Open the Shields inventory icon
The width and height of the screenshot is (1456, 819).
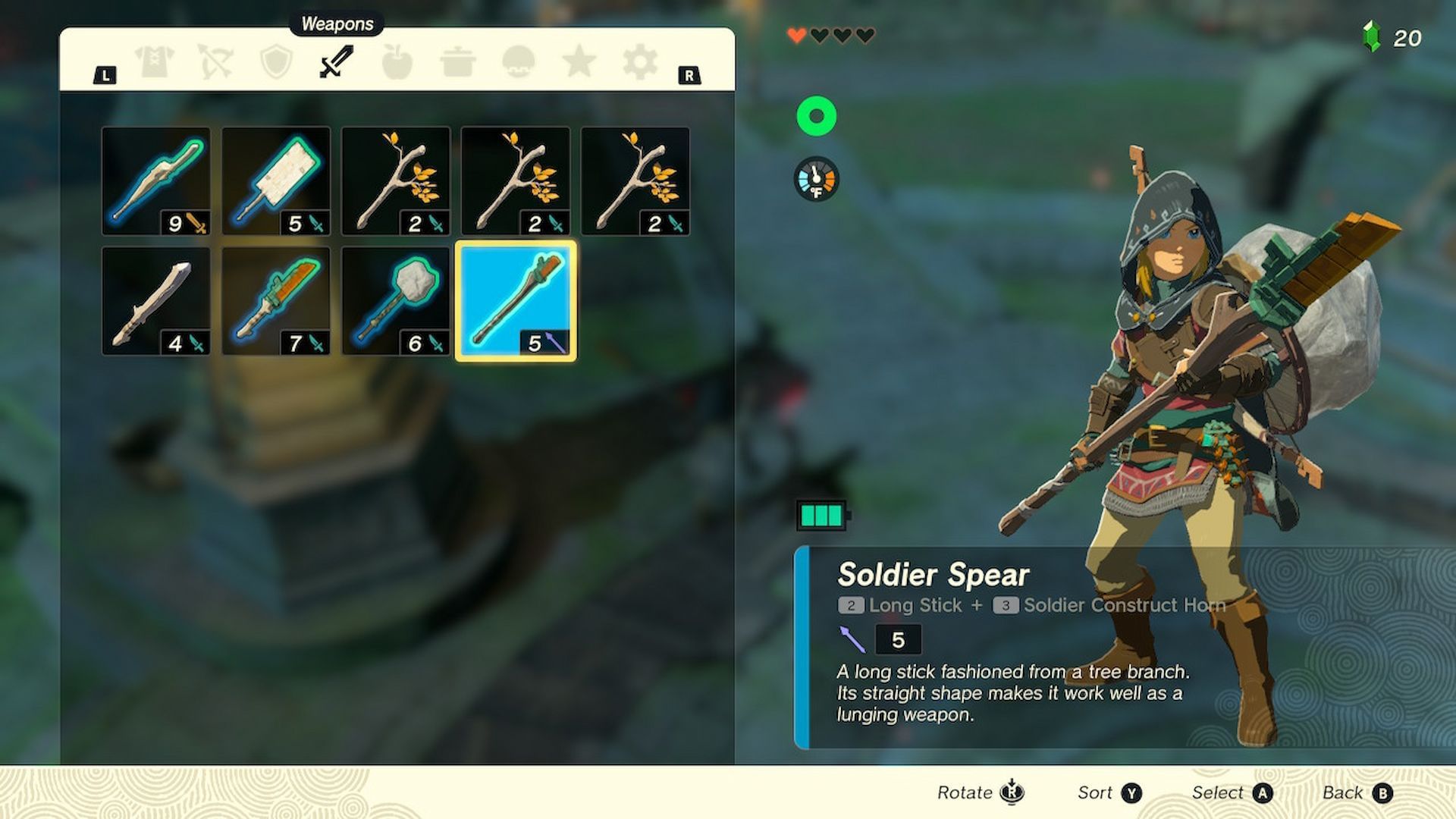(275, 64)
